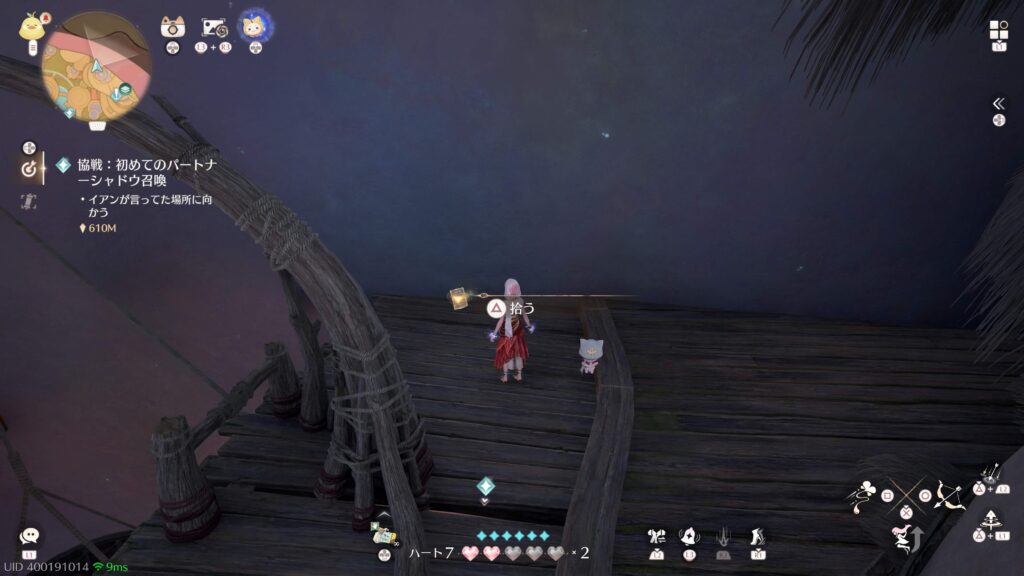
Task: Click the yellow duck mascot icon
Action: (30, 27)
